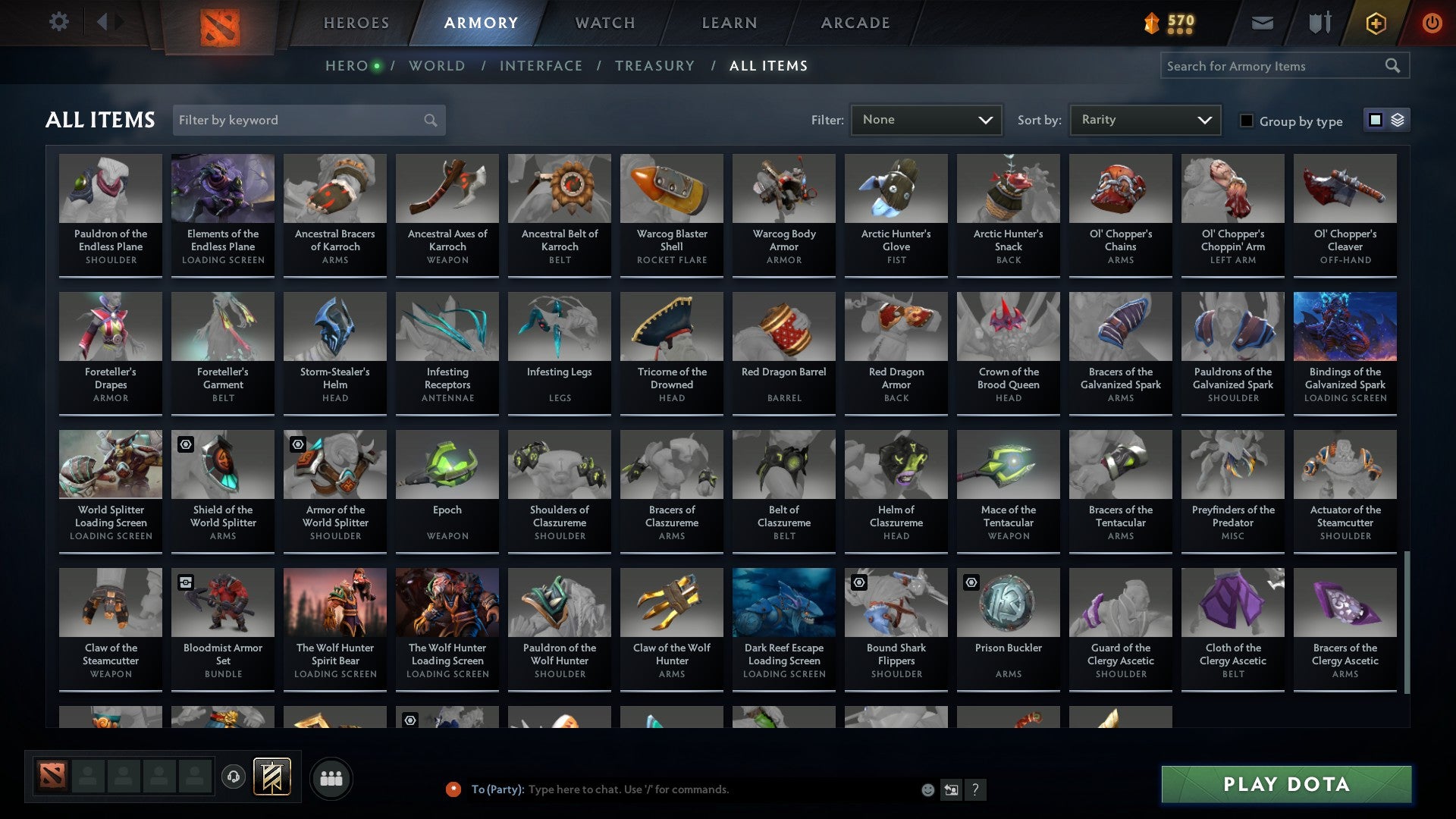This screenshot has width=1456, height=819.
Task: Open the Filter dropdown showing None
Action: pos(926,119)
